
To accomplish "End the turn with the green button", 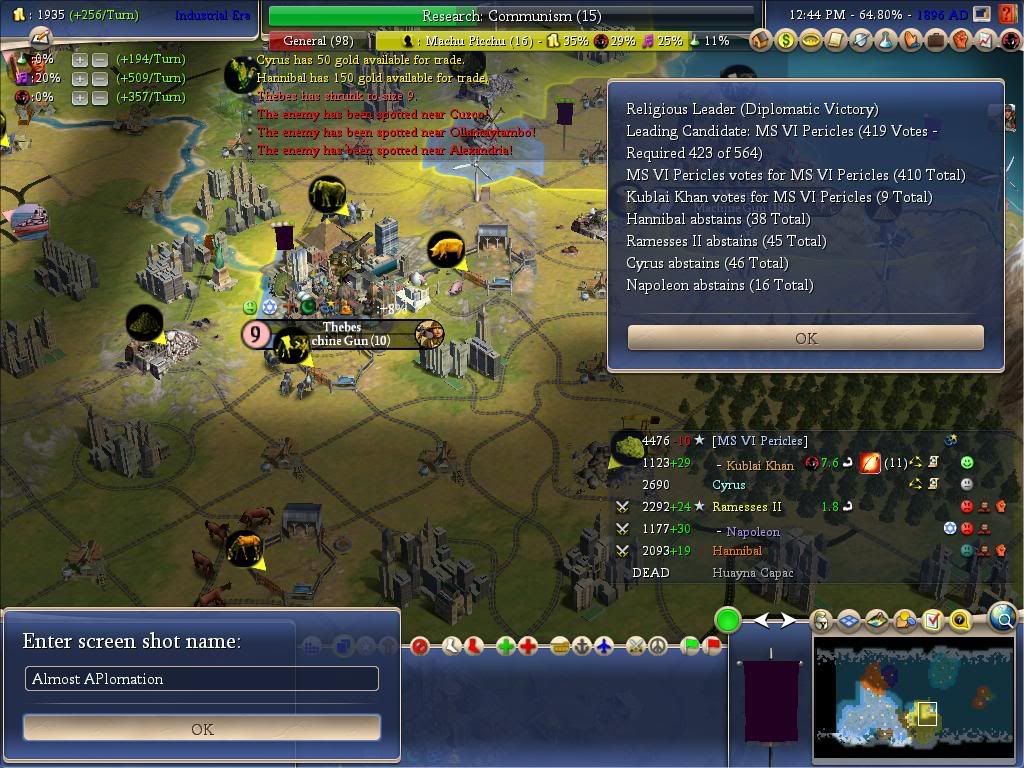I will click(727, 620).
